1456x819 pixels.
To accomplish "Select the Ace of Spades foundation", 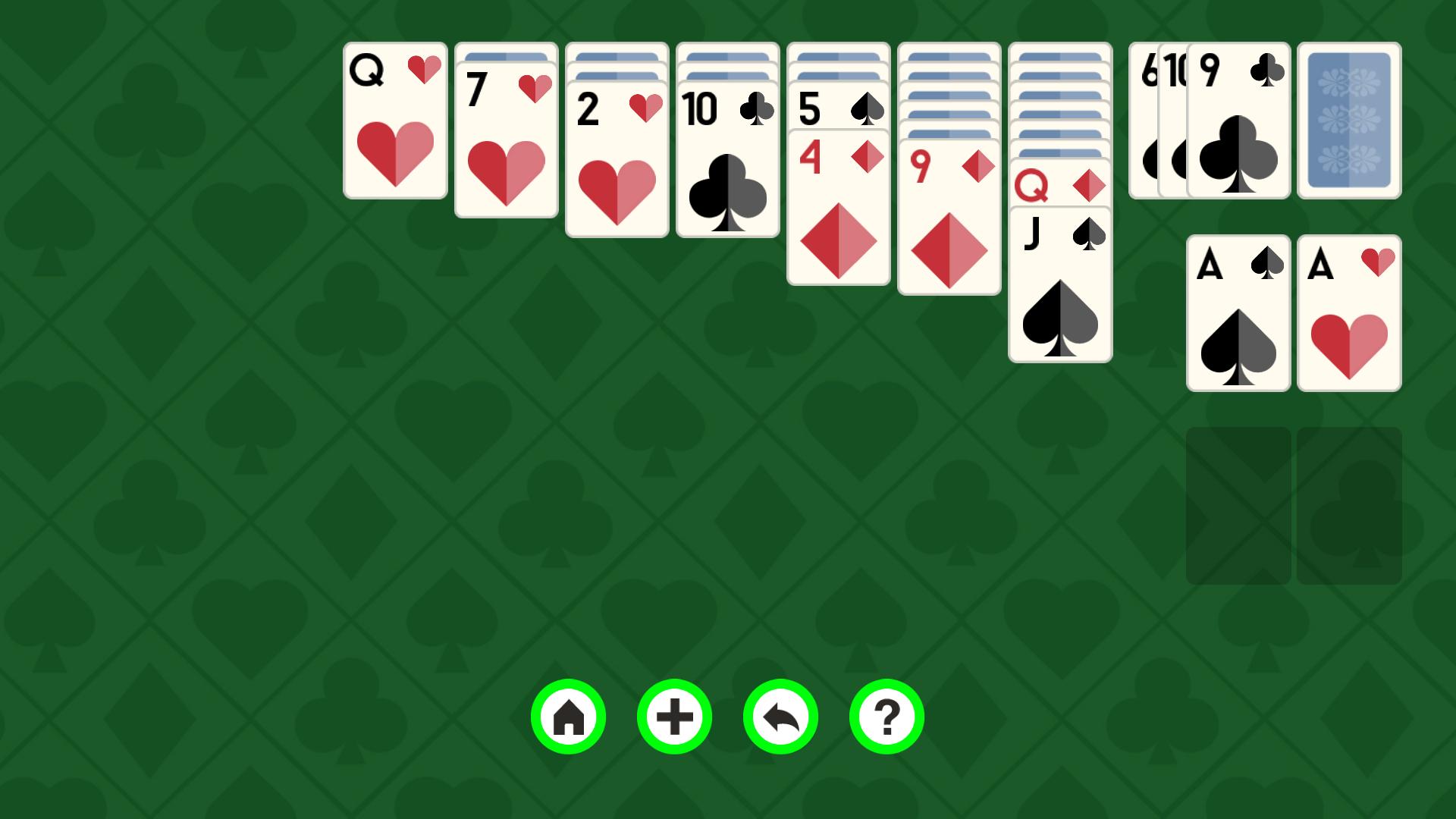I will 1238,313.
